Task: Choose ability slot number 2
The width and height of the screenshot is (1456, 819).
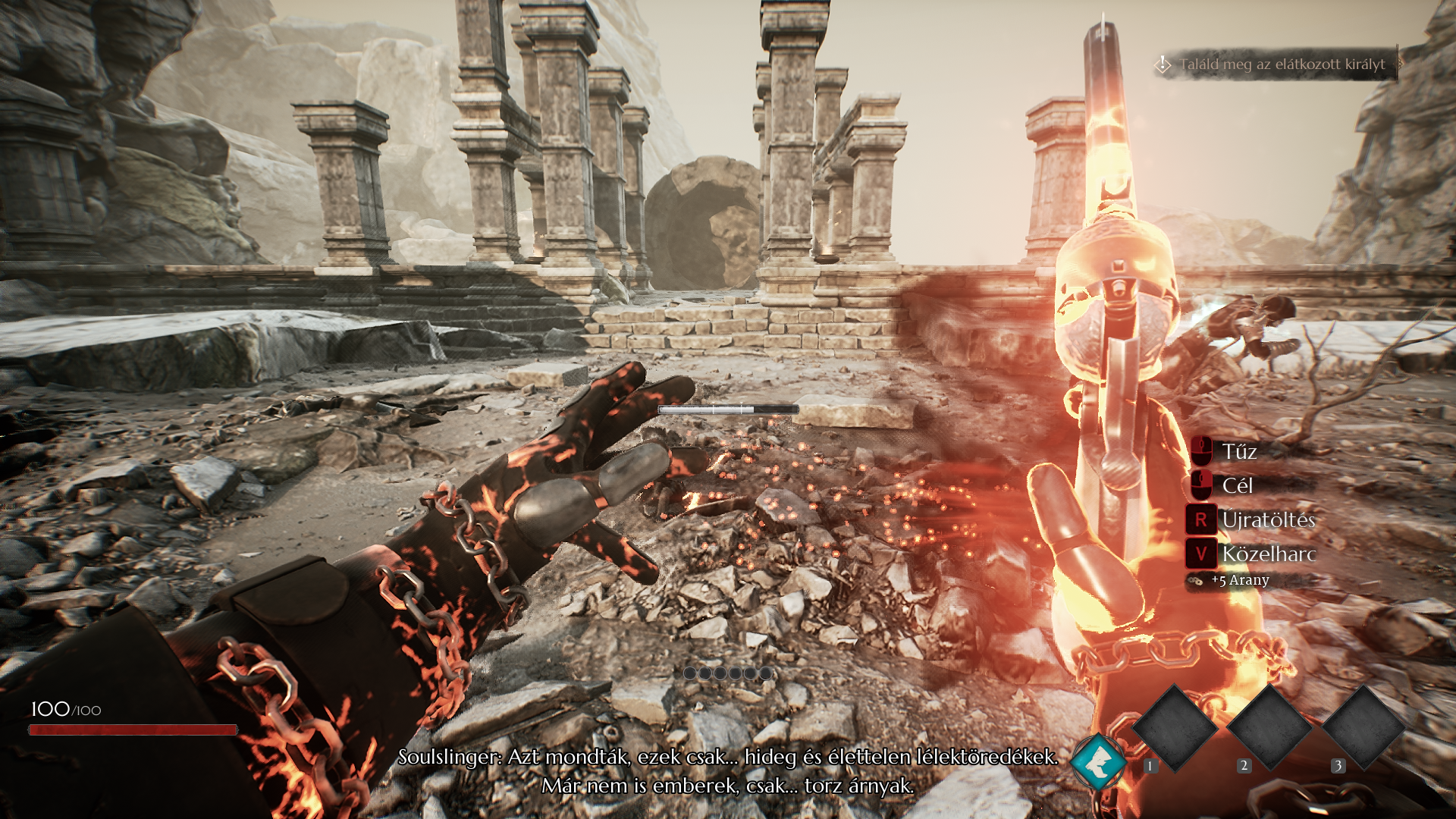Action: [1269, 726]
